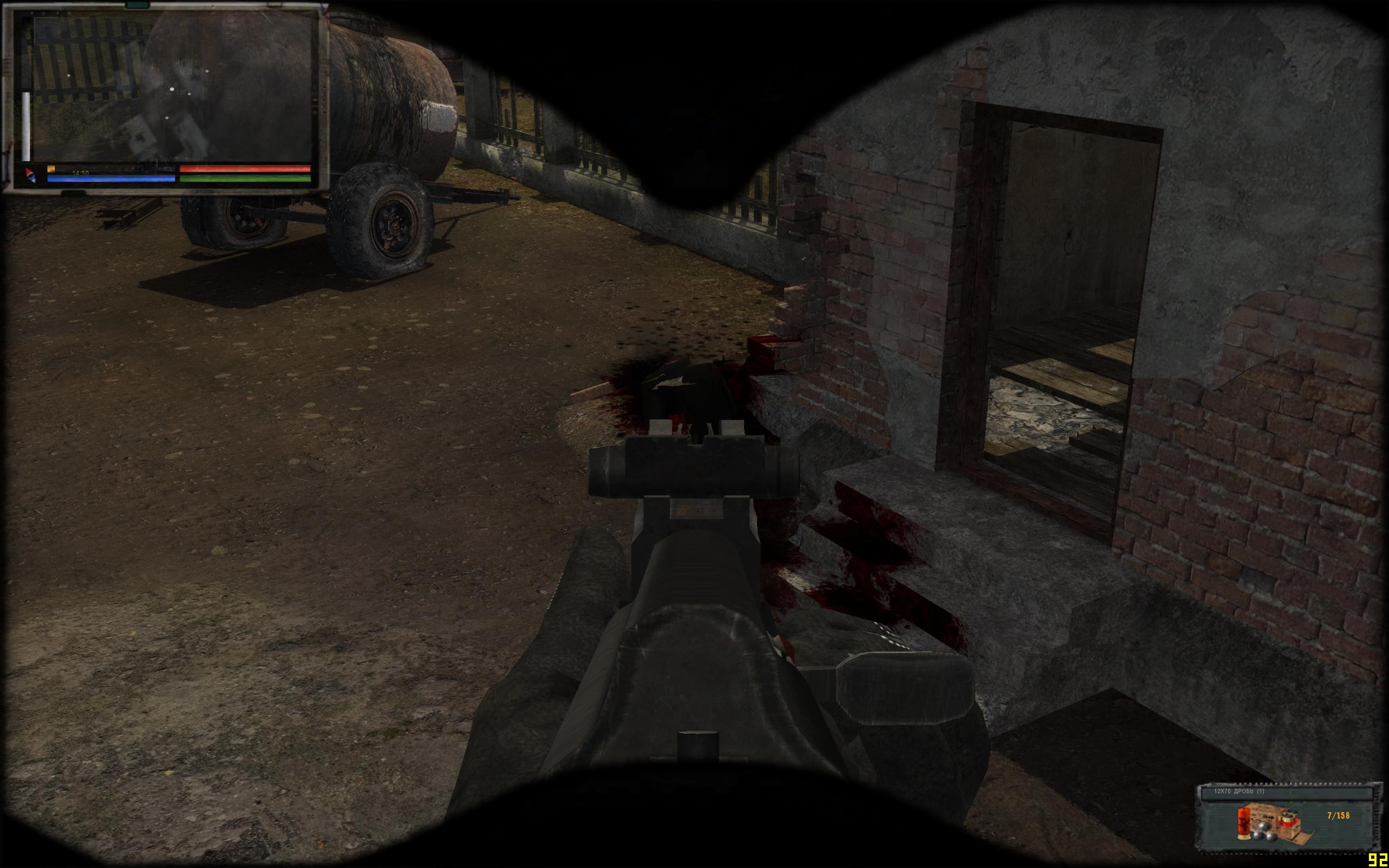Click the minimap display panel
Image resolution: width=1389 pixels, height=868 pixels.
tap(172, 89)
